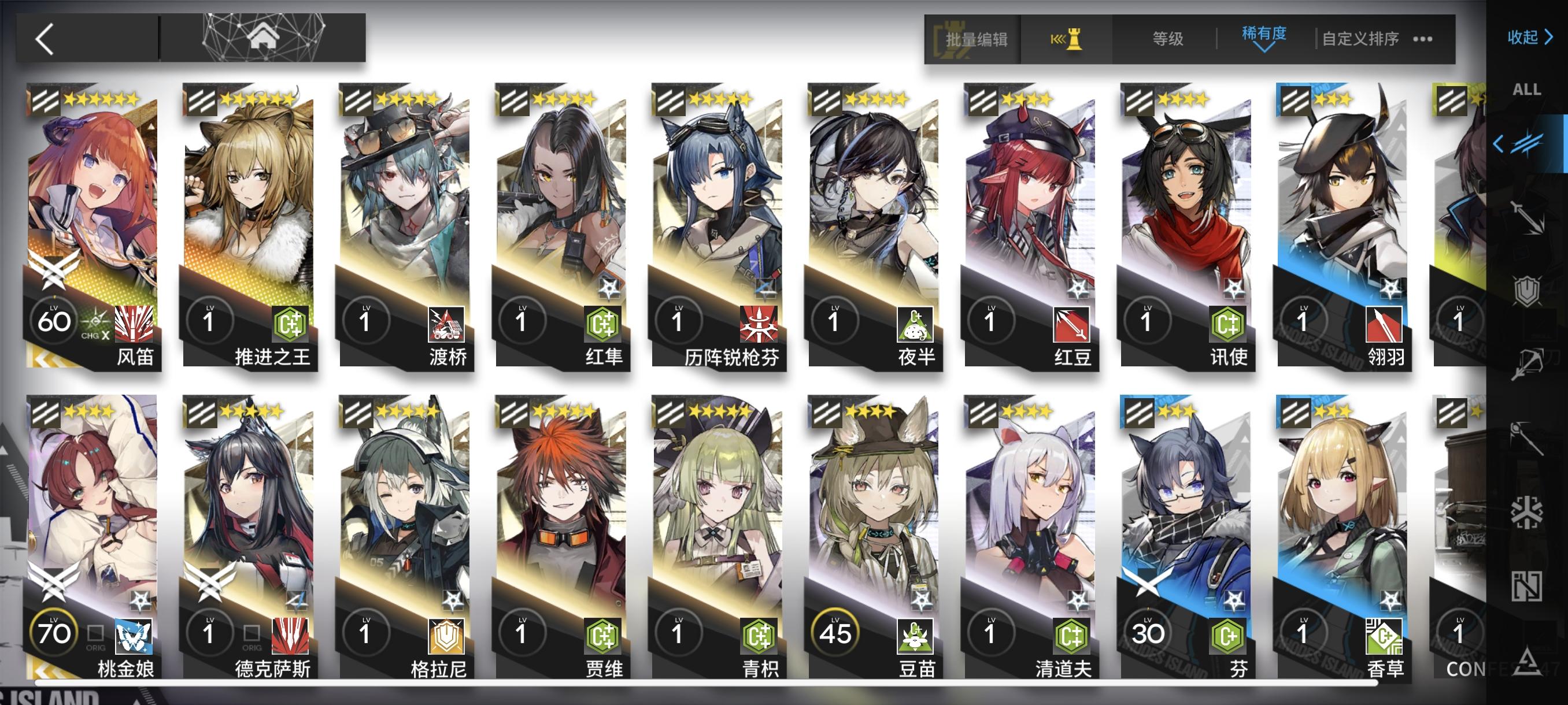Click the home icon at top left
The width and height of the screenshot is (1568, 705).
coord(262,38)
